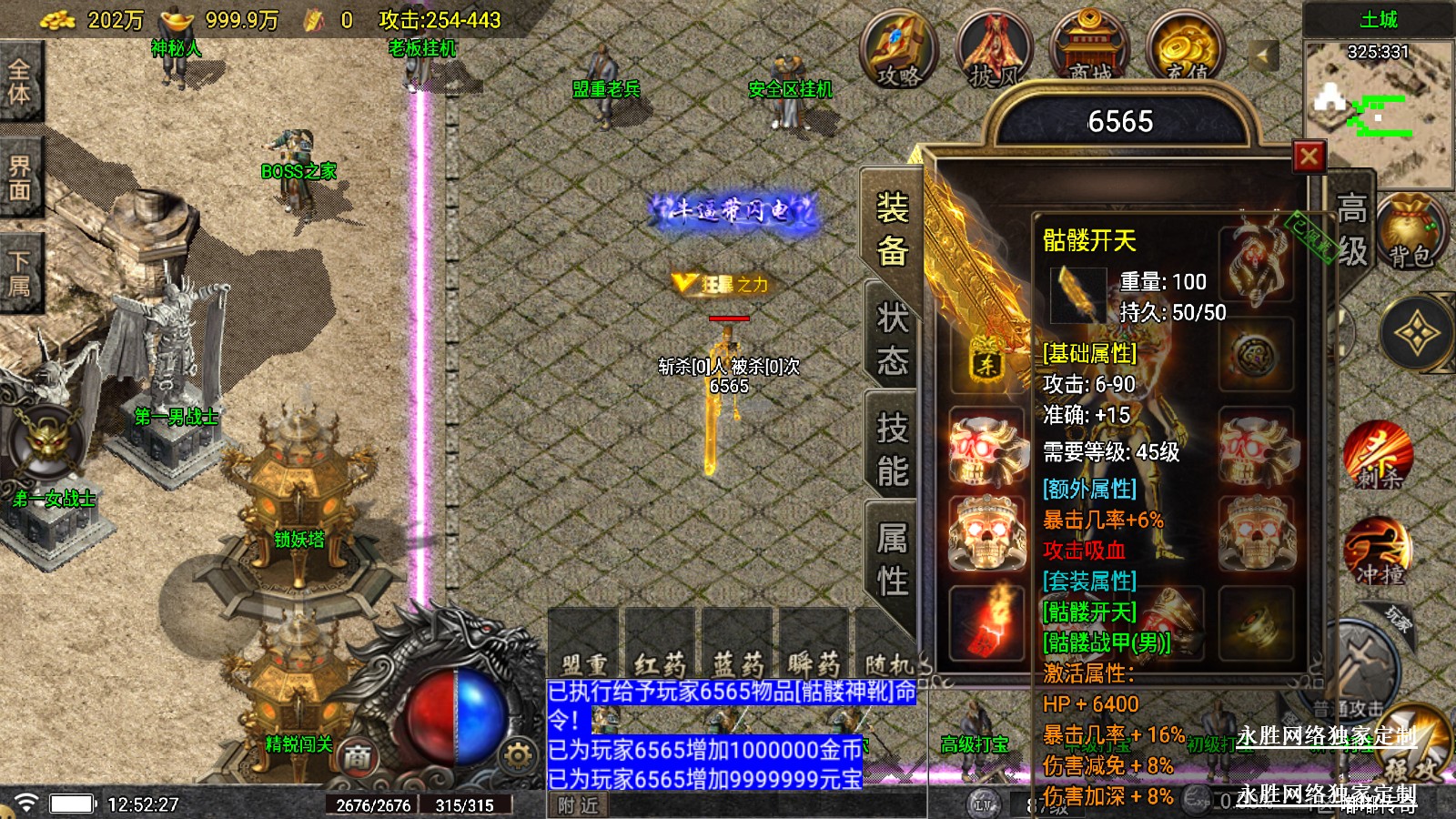1456x819 pixels.
Task: Select the 附近 nearby chat channel
Action: (x=579, y=805)
